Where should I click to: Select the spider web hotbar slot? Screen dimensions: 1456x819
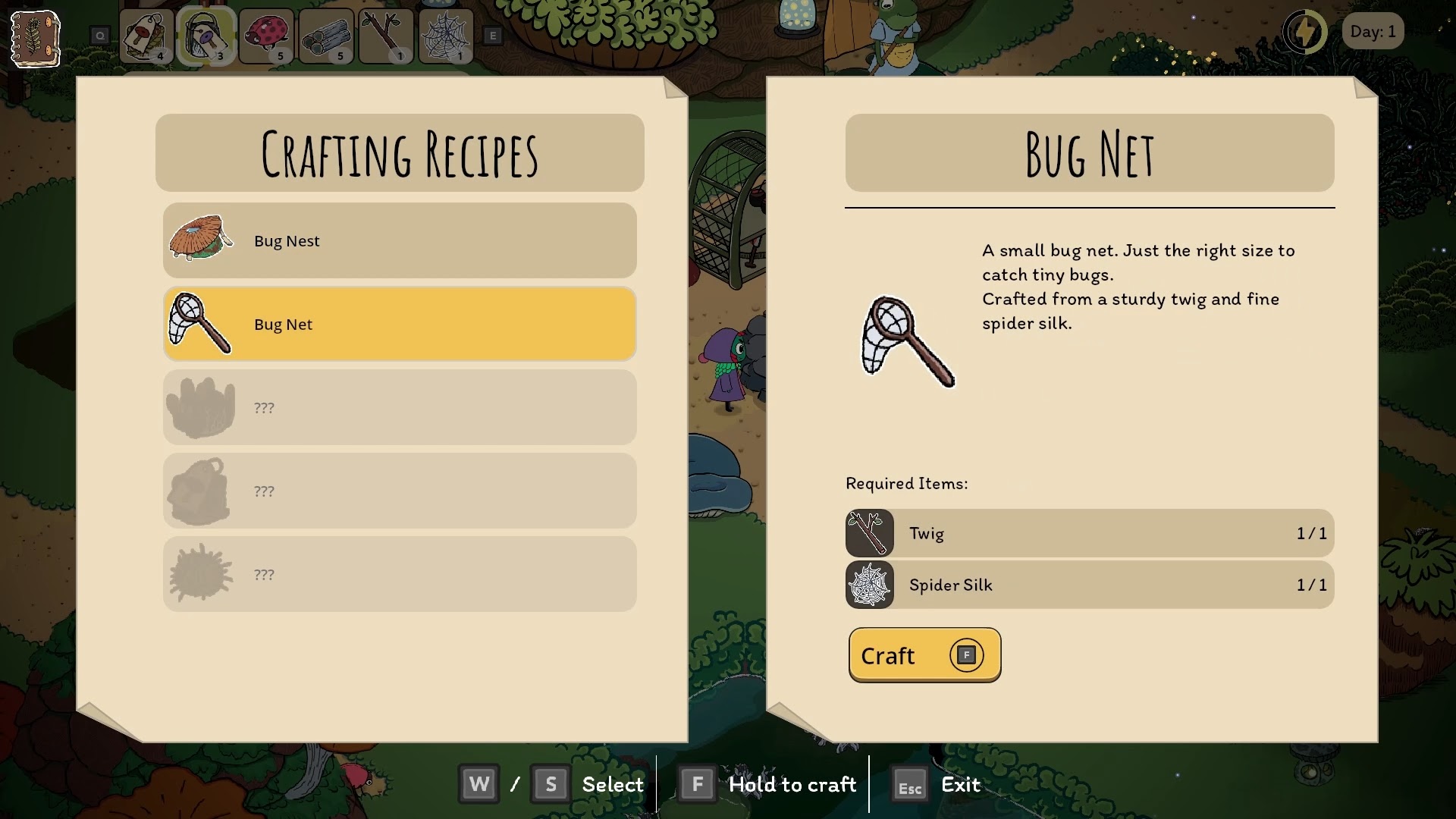tap(446, 36)
